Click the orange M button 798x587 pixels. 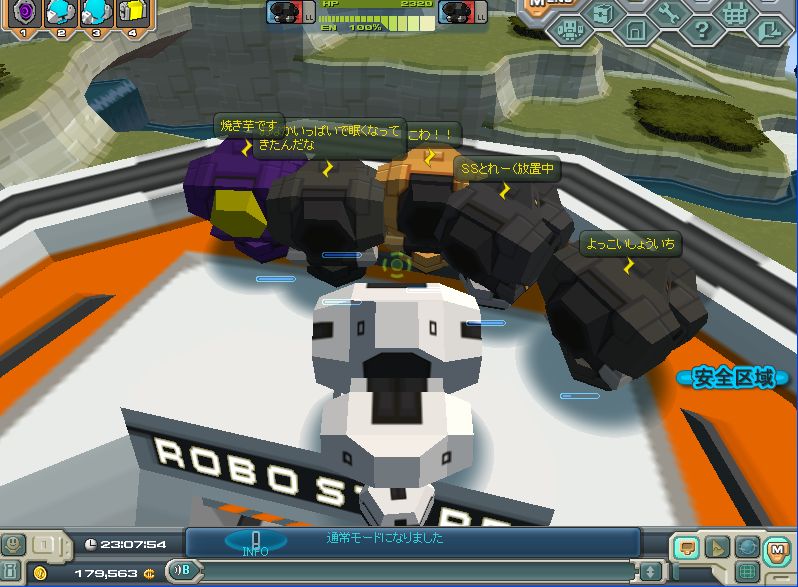[777, 547]
